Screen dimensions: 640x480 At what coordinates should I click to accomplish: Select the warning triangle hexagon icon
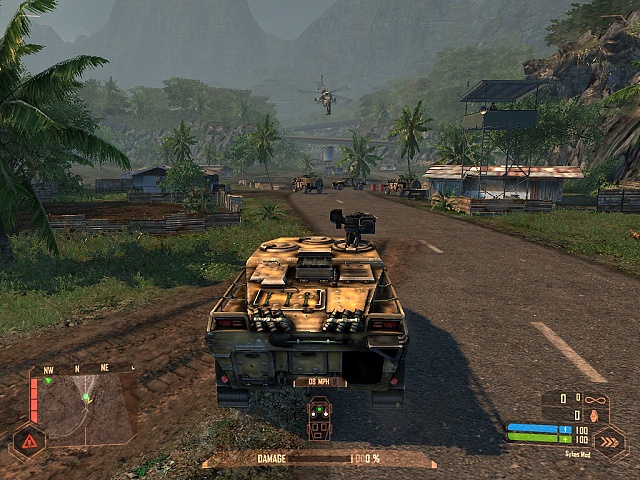pyautogui.click(x=29, y=440)
